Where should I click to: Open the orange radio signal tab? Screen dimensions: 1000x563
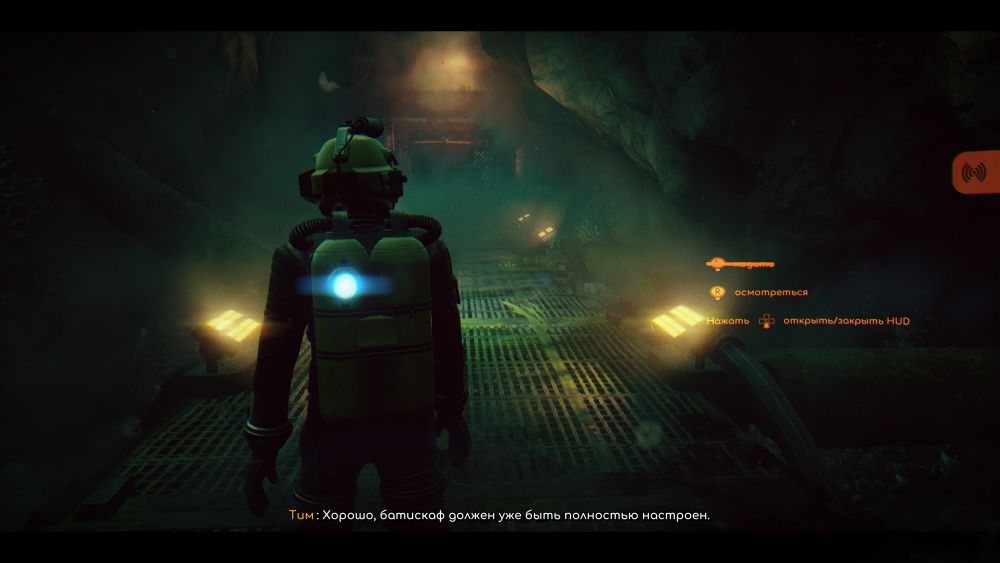pos(974,172)
